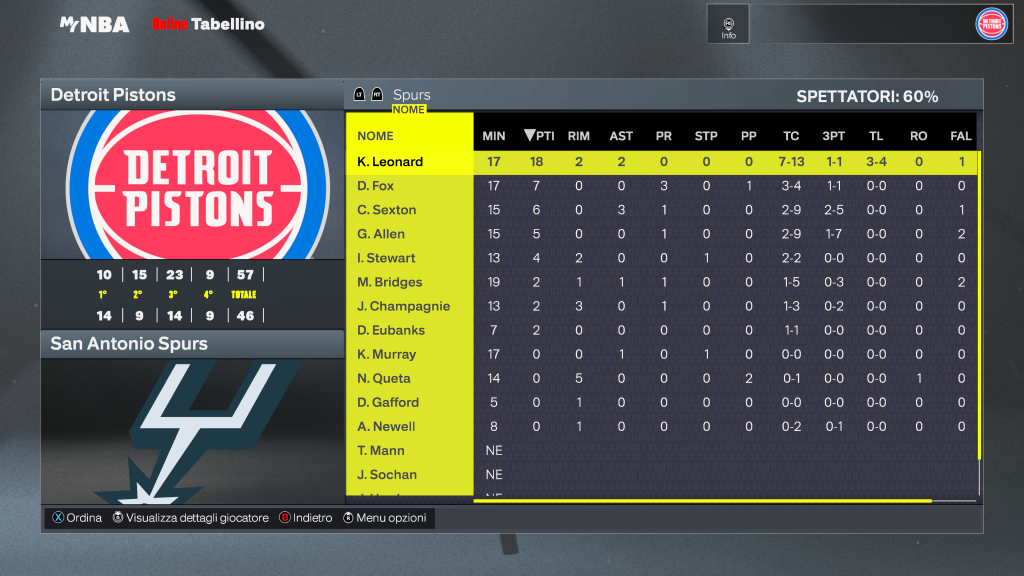The image size is (1024, 576).
Task: Pick A. Newell's row
Action: [x=386, y=426]
